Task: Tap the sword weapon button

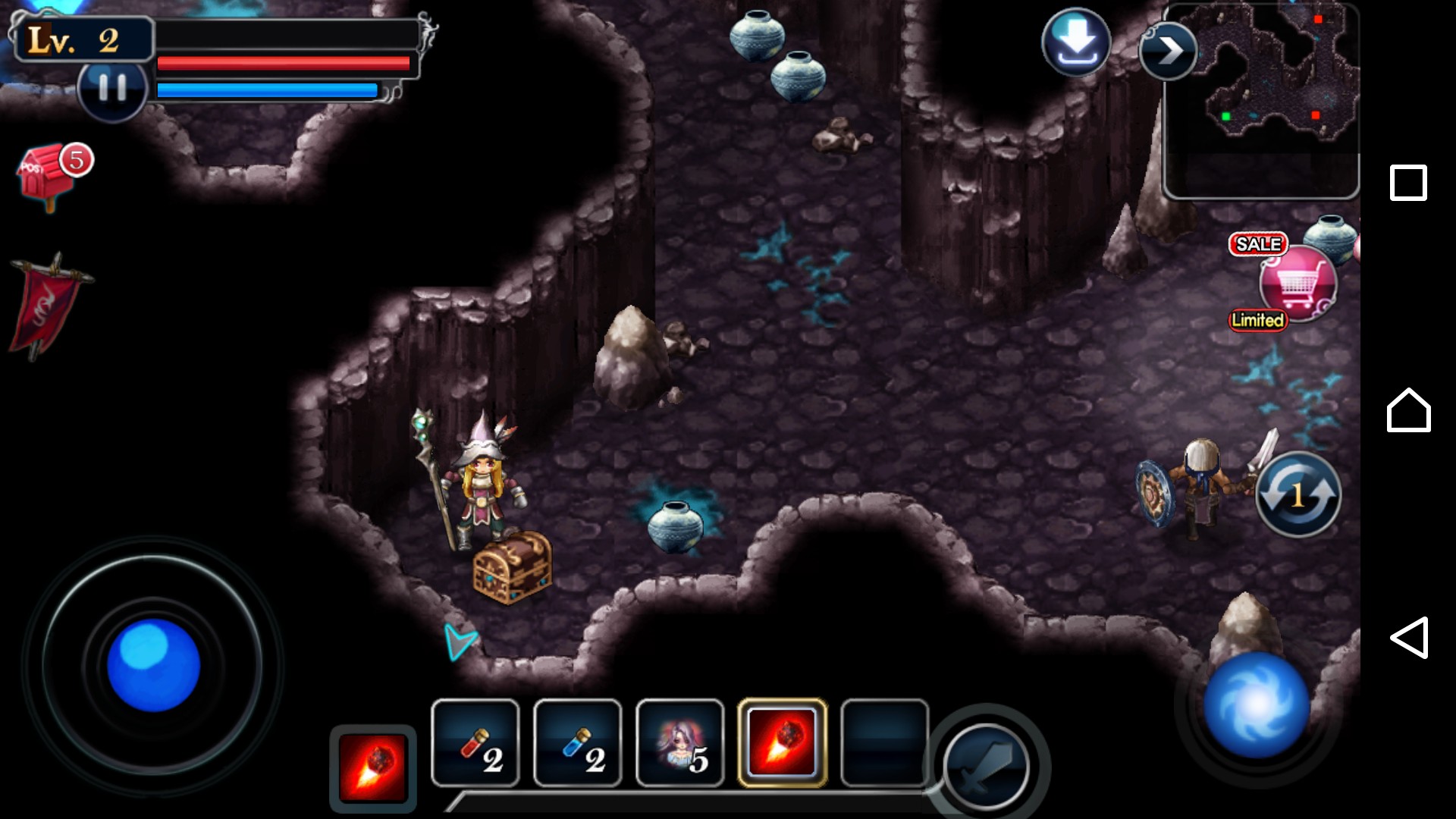Action: pyautogui.click(x=986, y=767)
